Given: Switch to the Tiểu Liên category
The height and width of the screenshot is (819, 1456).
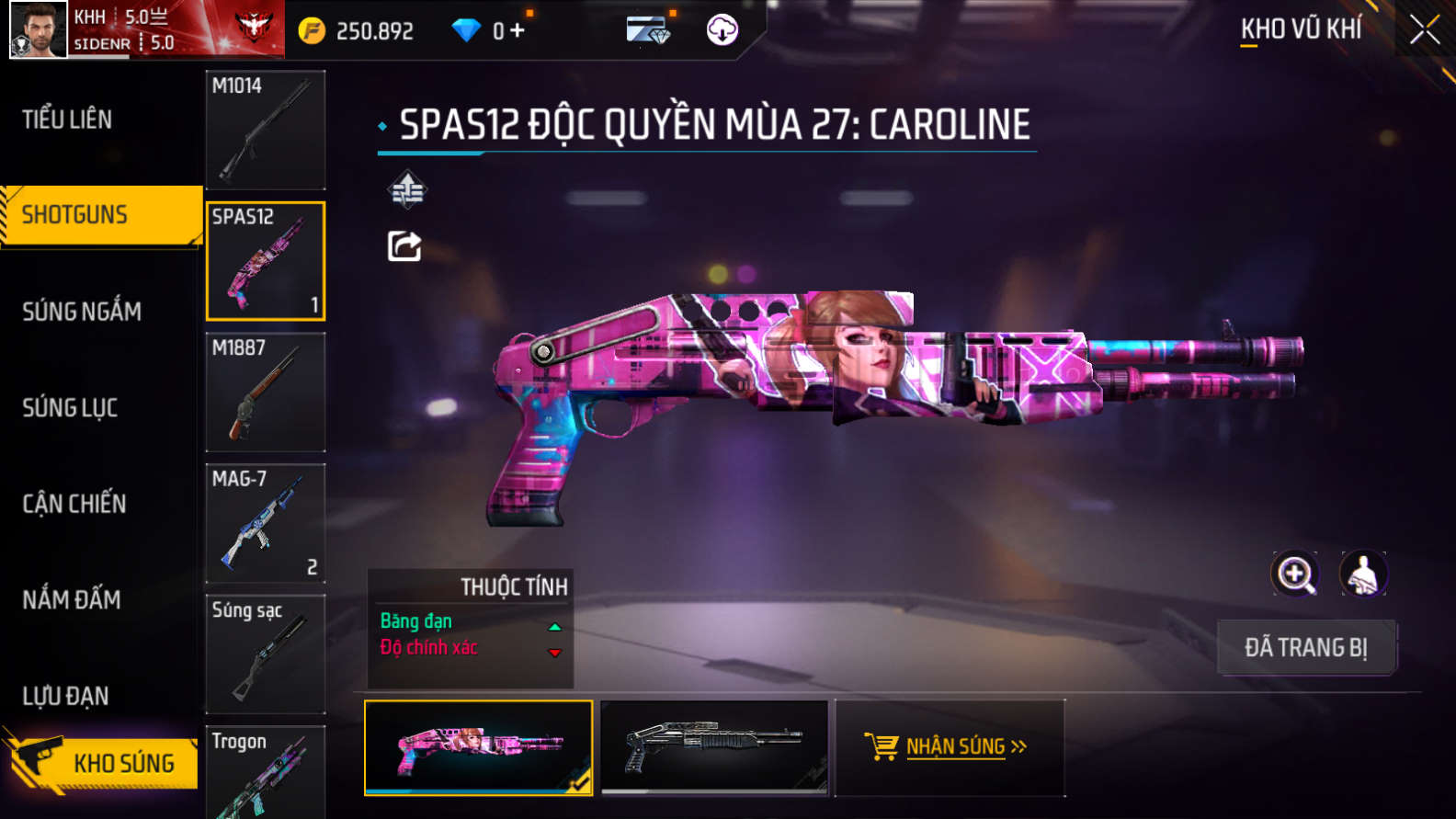Looking at the screenshot, I should pyautogui.click(x=67, y=119).
